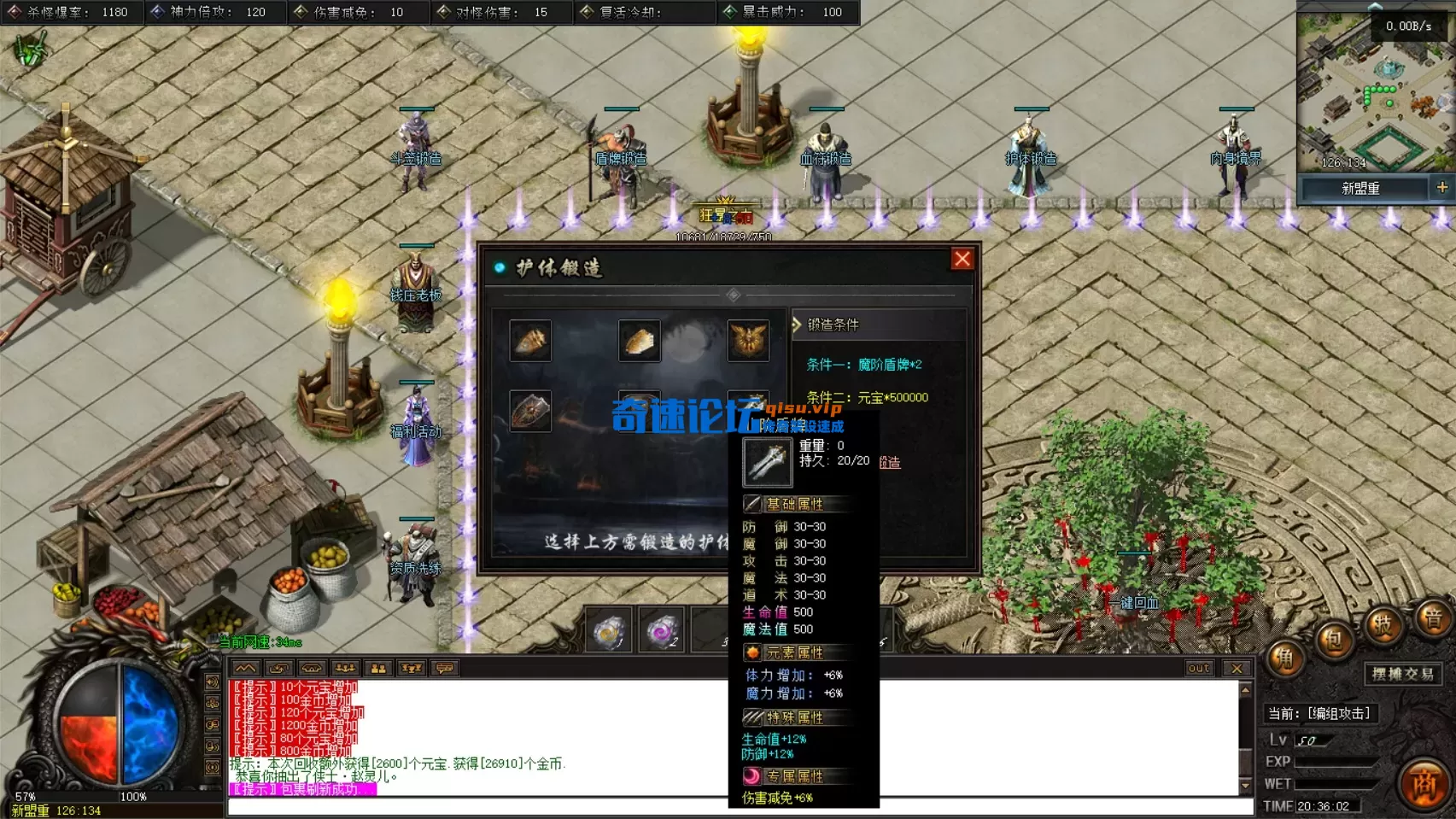The width and height of the screenshot is (1456, 819).
Task: Toggle the attack mode 当前:[编组攻击] setting
Action: coord(1322,711)
